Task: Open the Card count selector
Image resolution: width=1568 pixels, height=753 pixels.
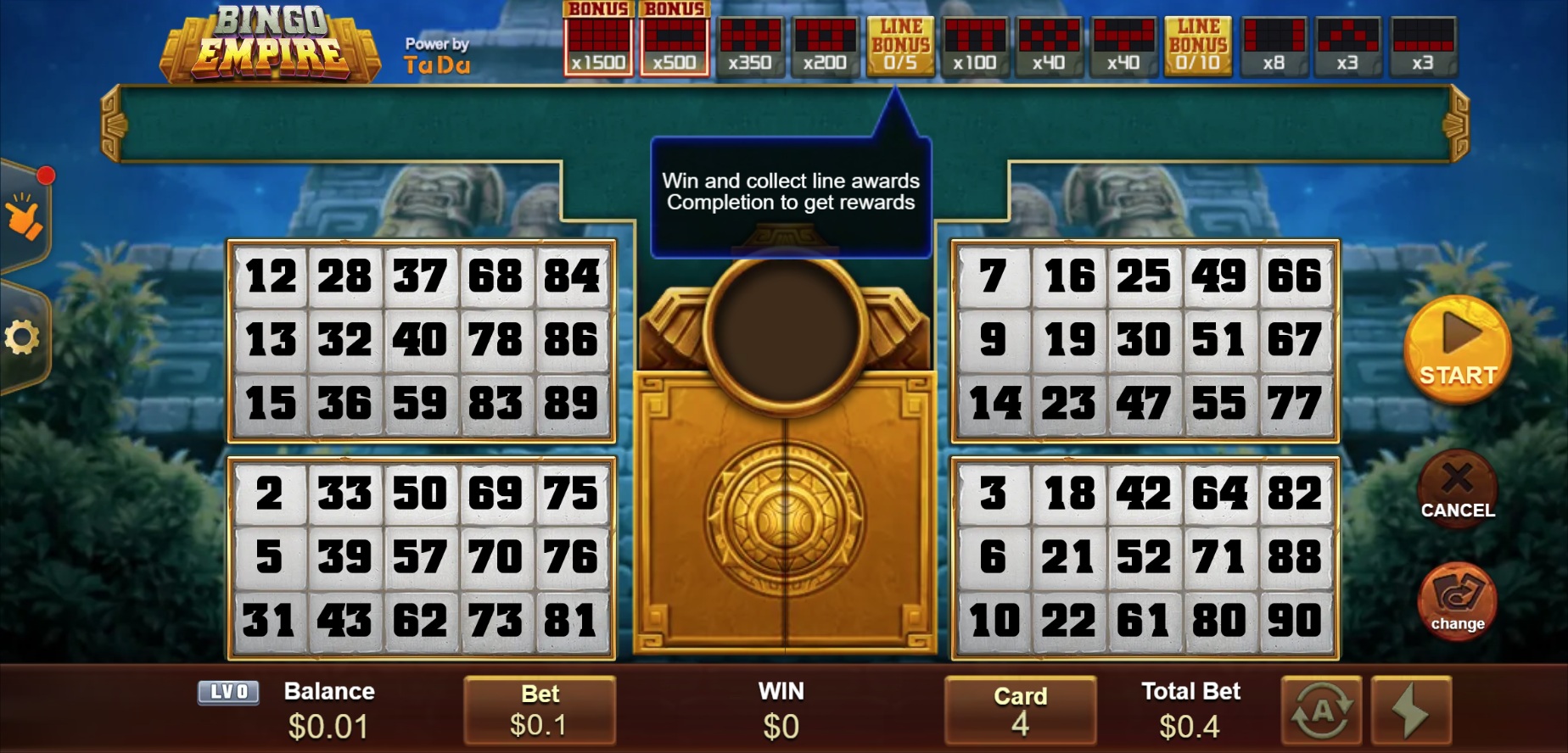Action: point(1021,711)
